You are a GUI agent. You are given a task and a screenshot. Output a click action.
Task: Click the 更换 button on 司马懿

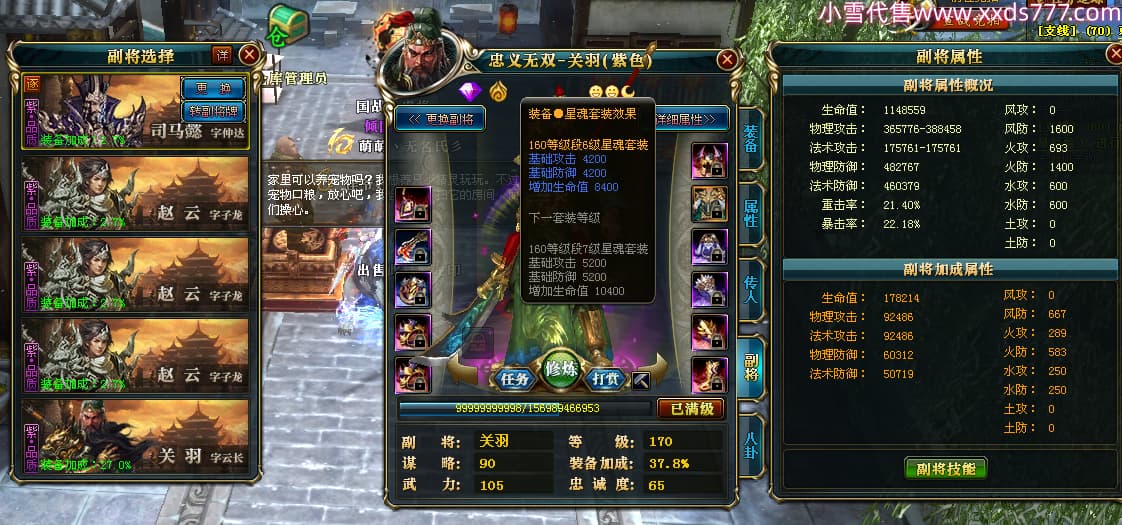pos(212,88)
